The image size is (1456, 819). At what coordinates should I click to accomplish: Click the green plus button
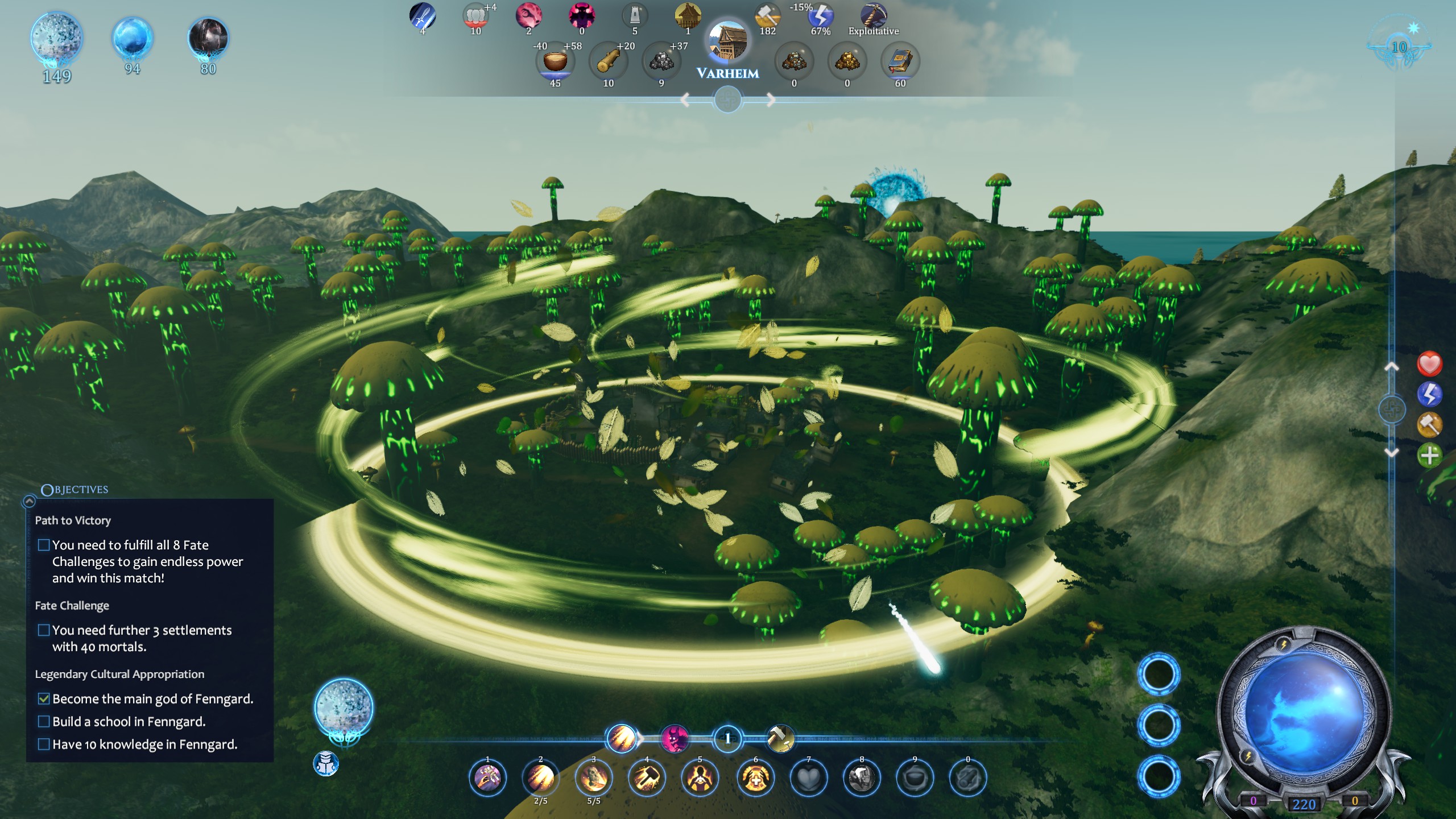tap(1429, 455)
